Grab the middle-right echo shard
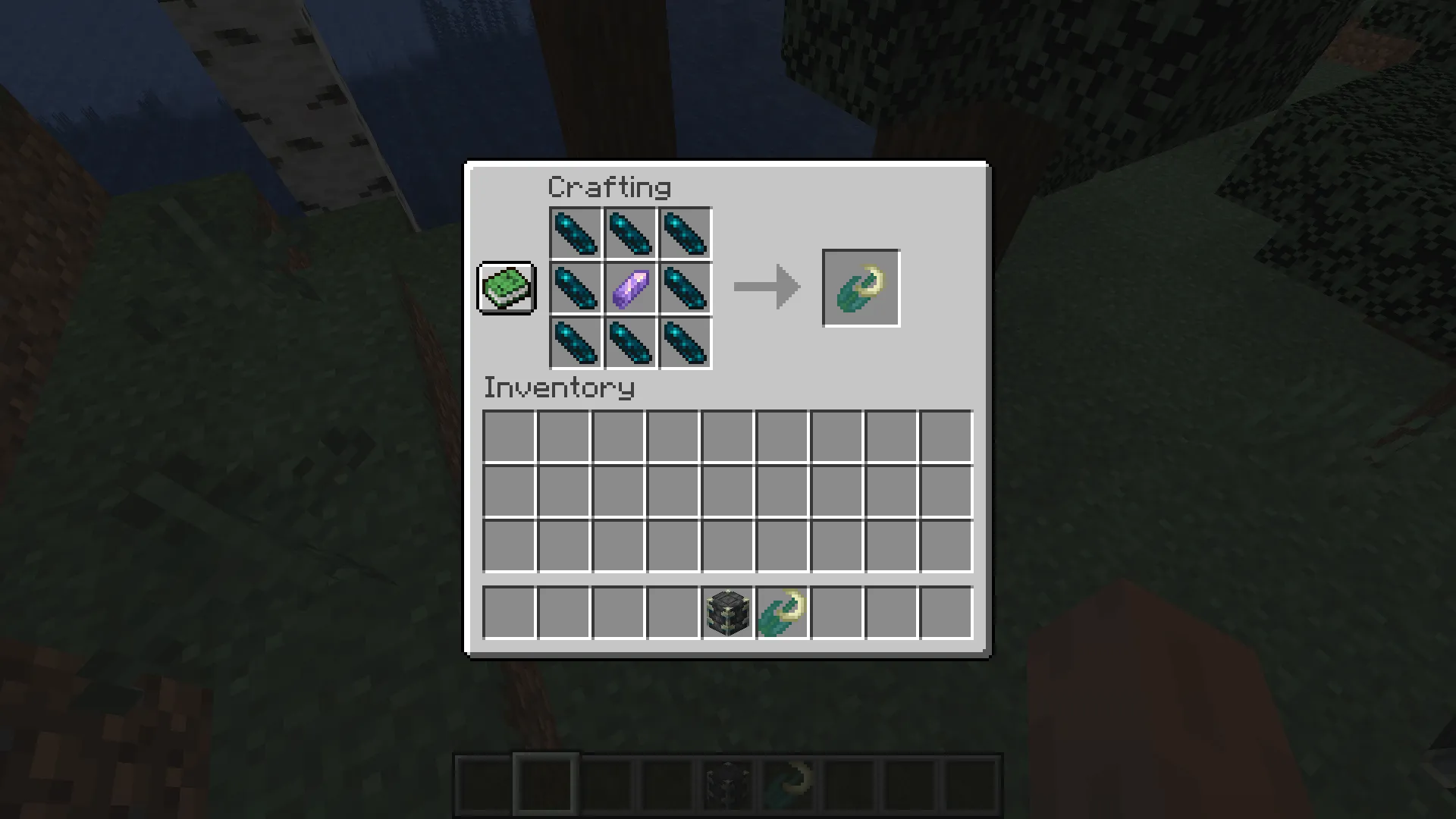 [684, 288]
